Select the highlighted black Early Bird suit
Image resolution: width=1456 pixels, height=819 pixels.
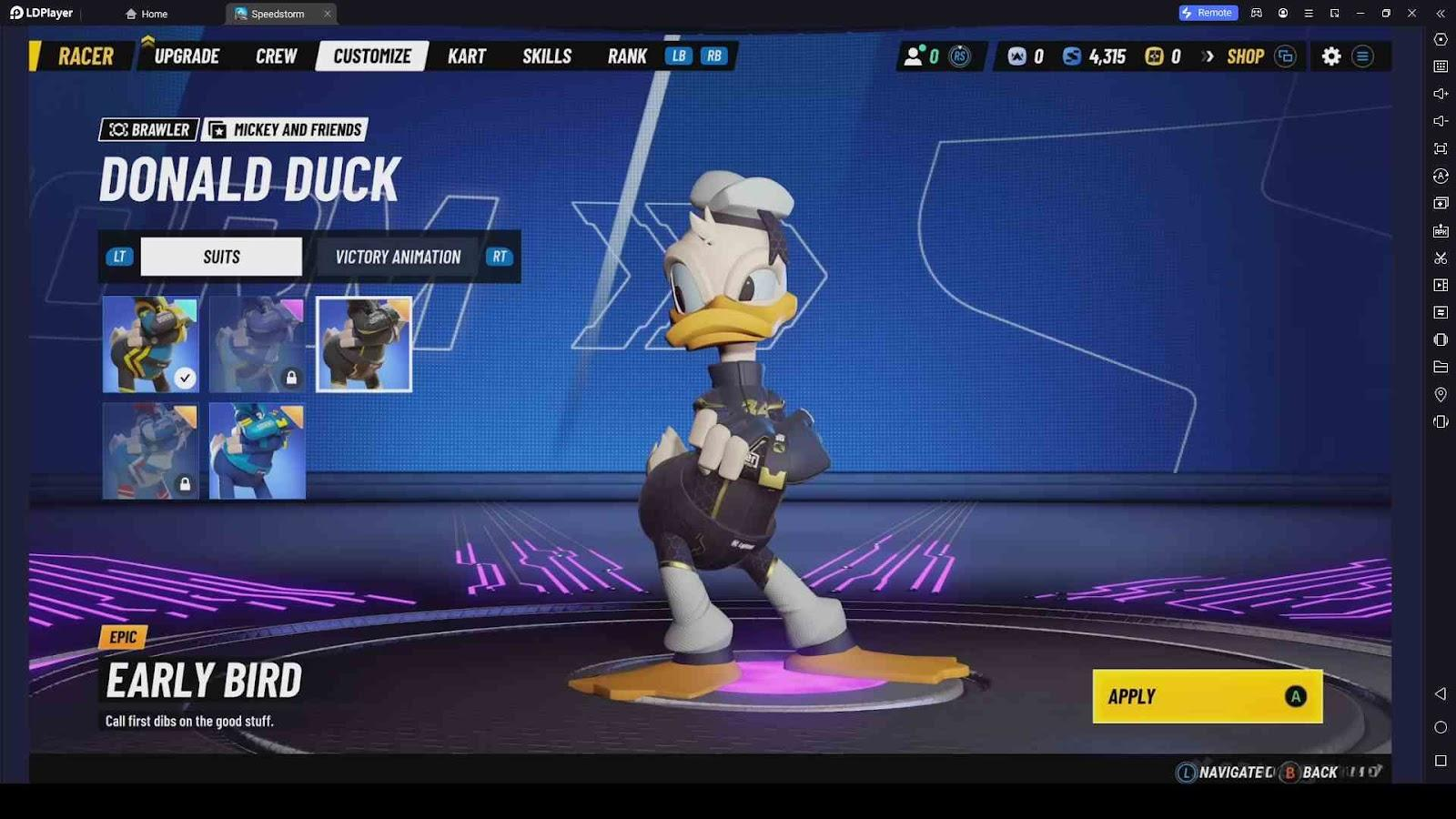[364, 344]
